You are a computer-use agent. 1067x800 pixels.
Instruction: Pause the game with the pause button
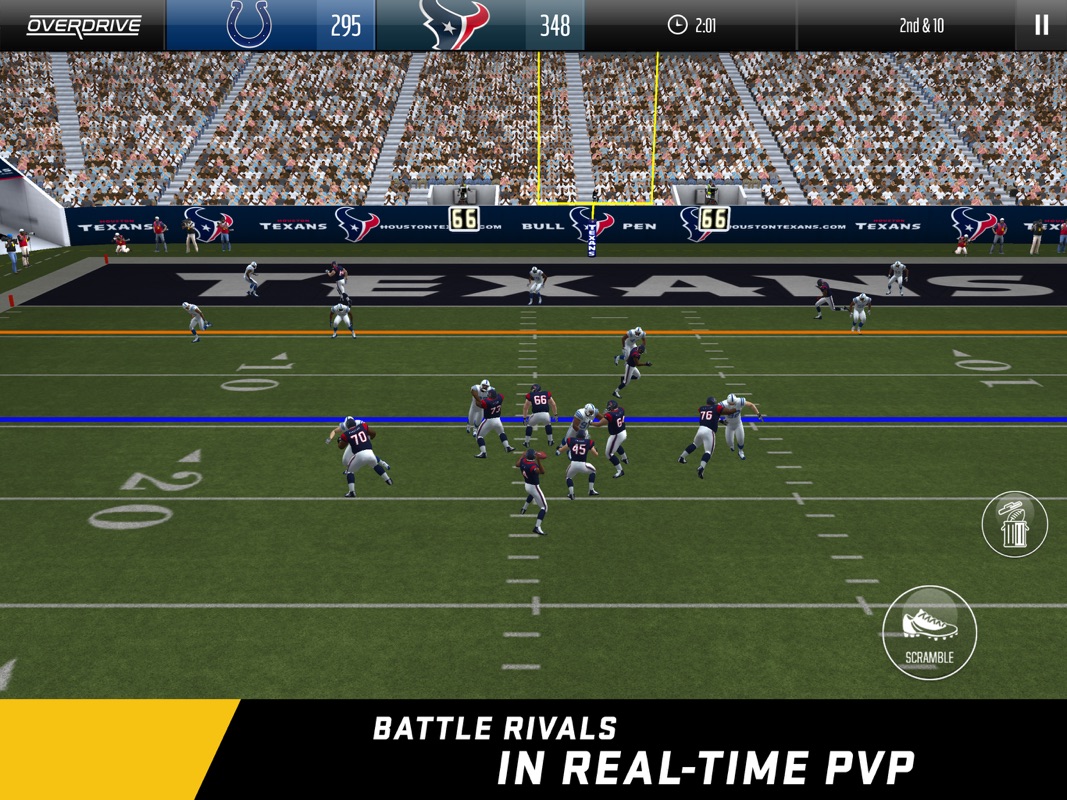pos(1041,25)
